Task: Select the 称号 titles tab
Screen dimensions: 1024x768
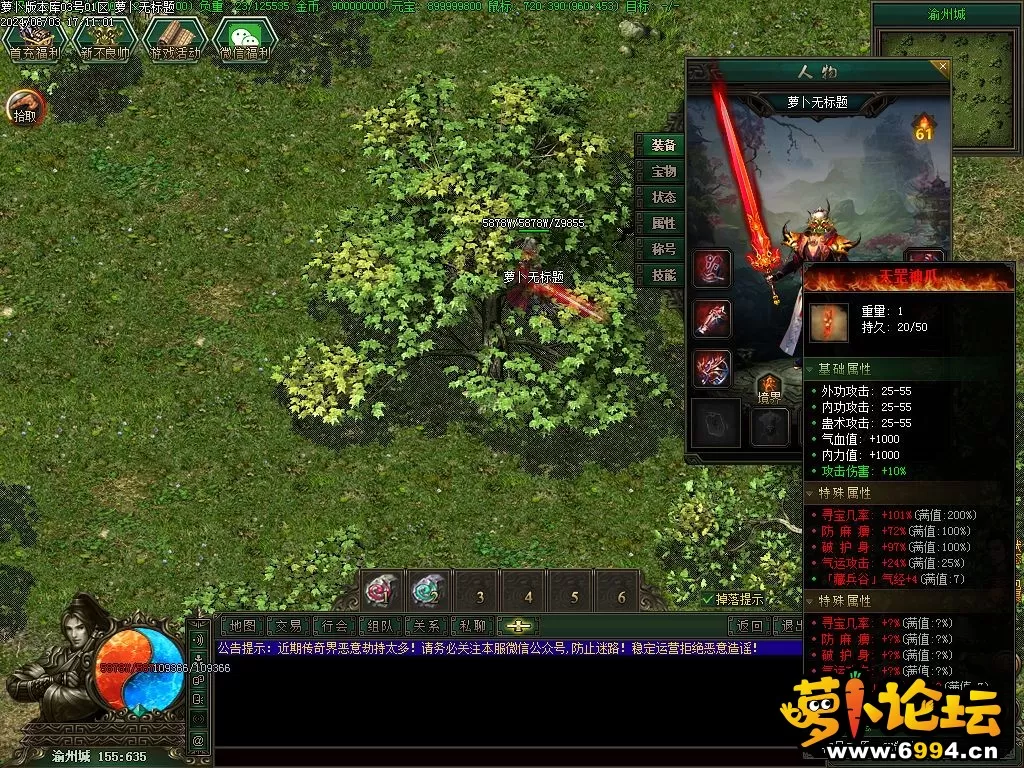Action: [663, 250]
